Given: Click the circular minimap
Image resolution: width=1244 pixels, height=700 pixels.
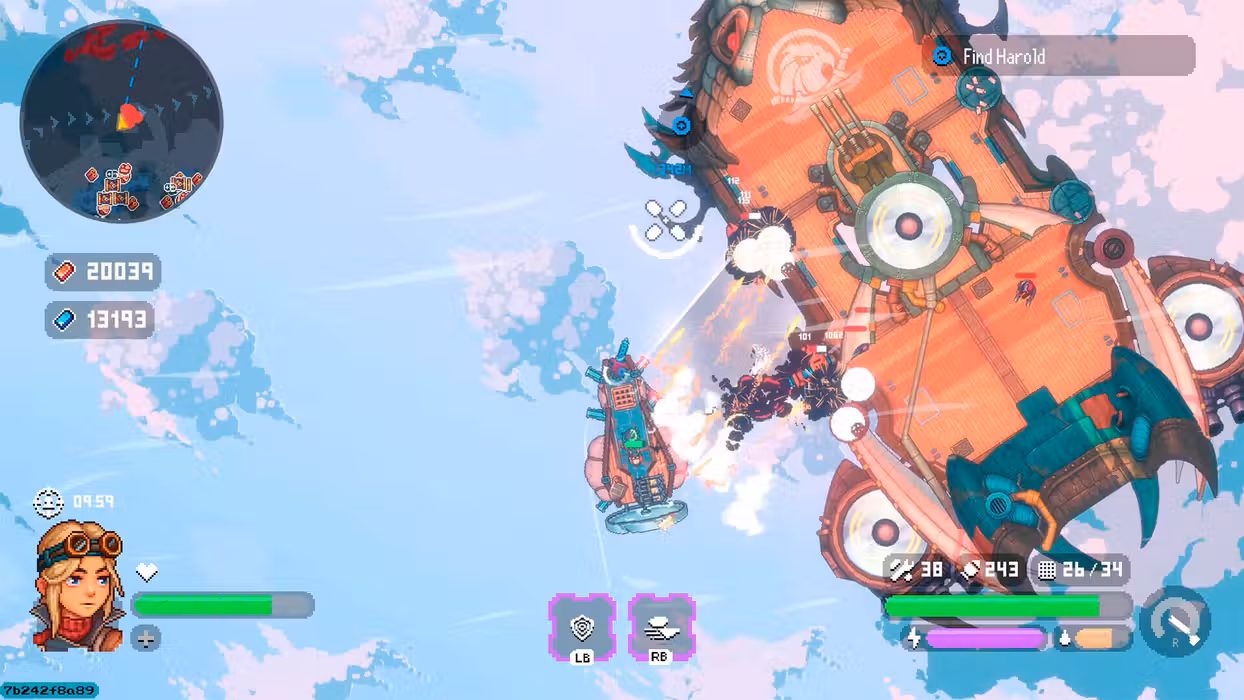Looking at the screenshot, I should [x=121, y=121].
